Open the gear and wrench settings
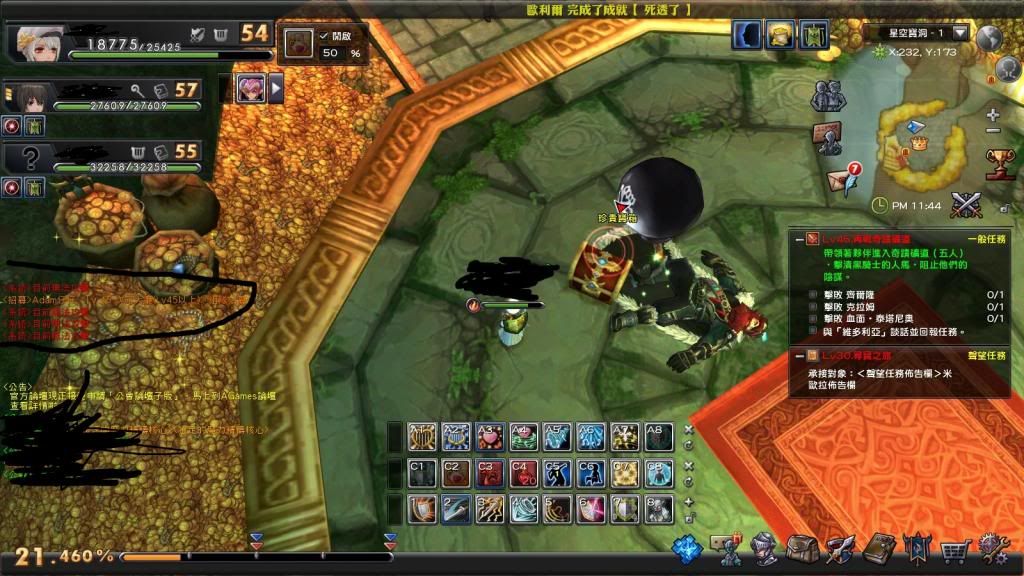Viewport: 1024px width, 576px height. coord(994,547)
